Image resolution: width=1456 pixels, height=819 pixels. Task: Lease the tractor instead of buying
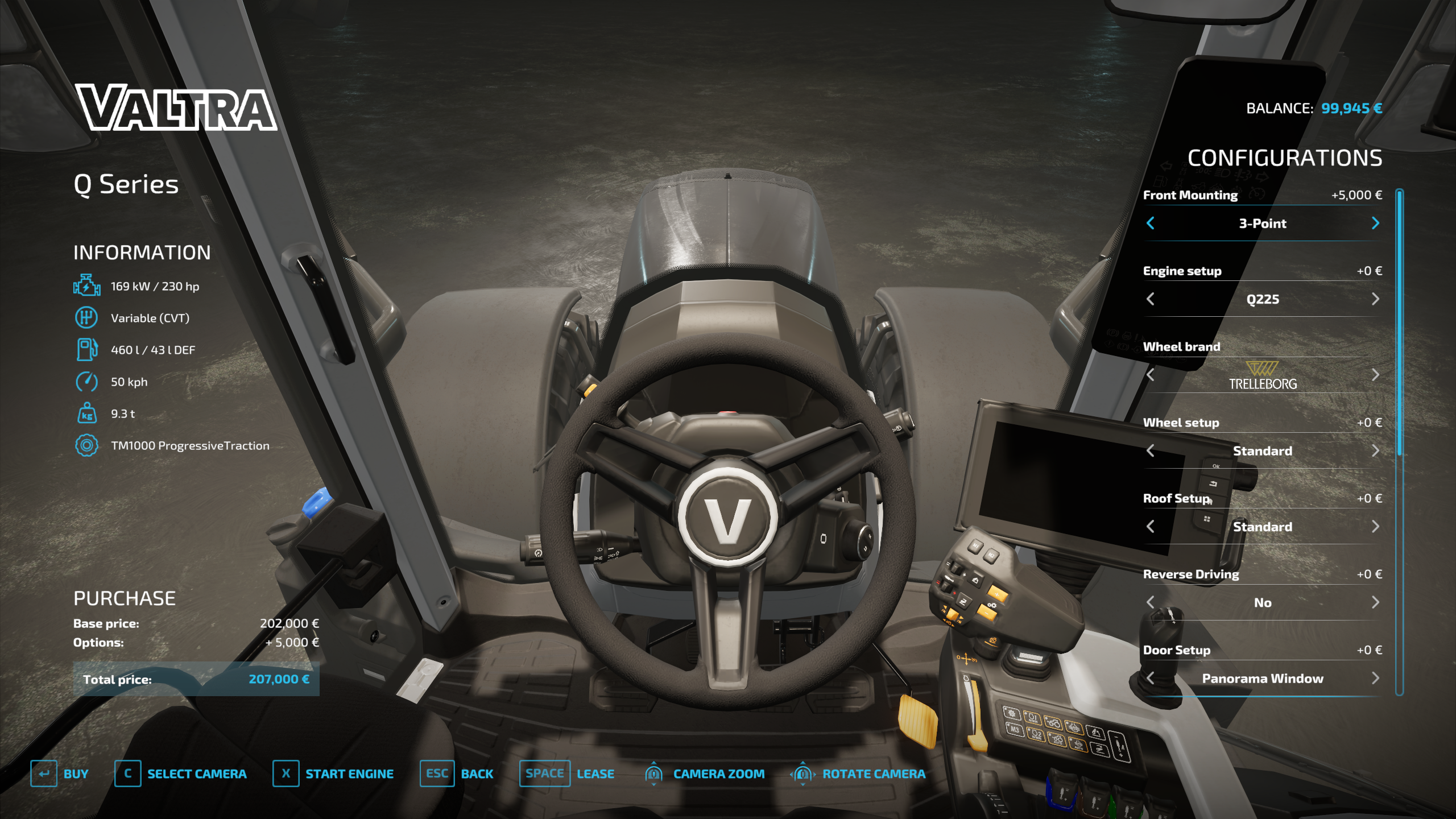point(566,773)
